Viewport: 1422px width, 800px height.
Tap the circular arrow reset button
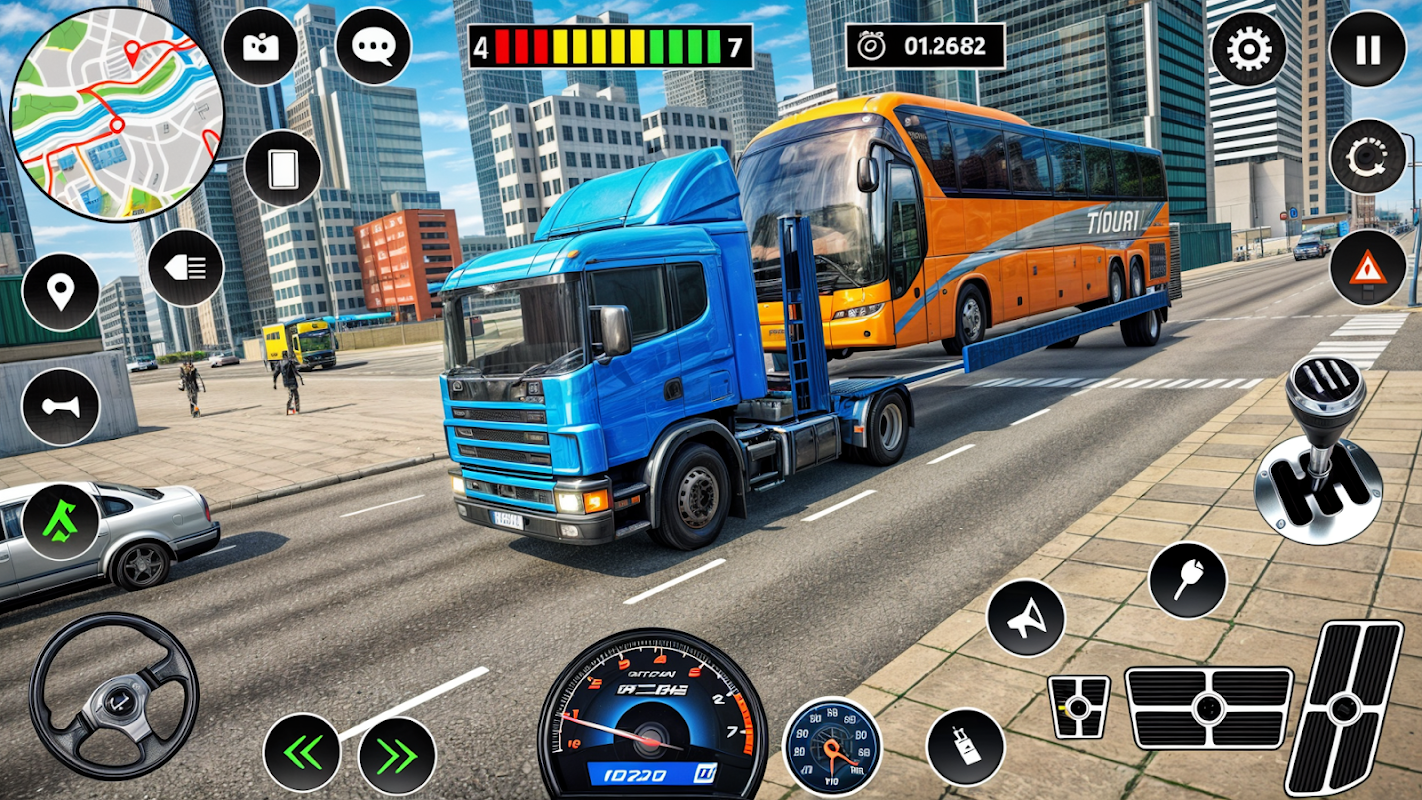click(1367, 156)
